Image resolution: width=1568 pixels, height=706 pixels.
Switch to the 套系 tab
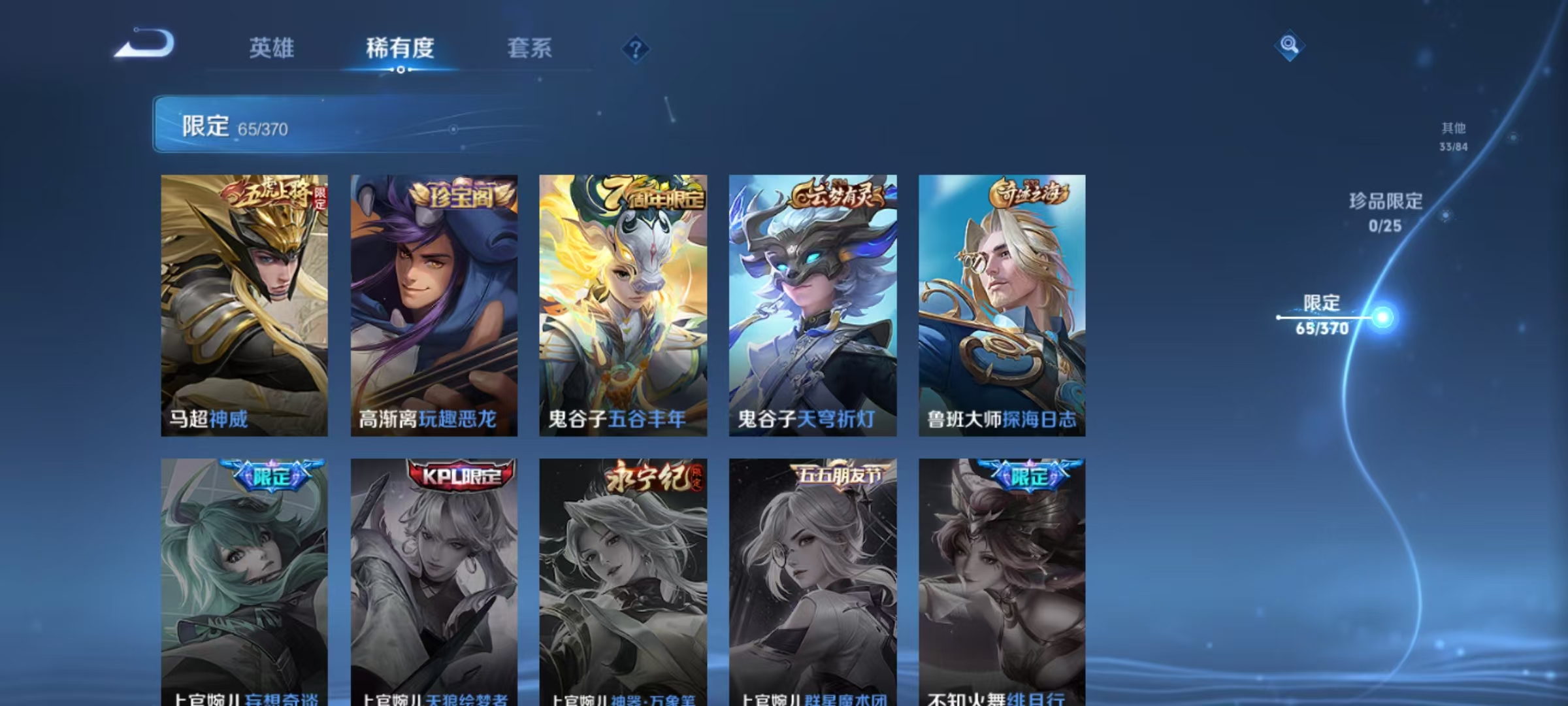530,48
